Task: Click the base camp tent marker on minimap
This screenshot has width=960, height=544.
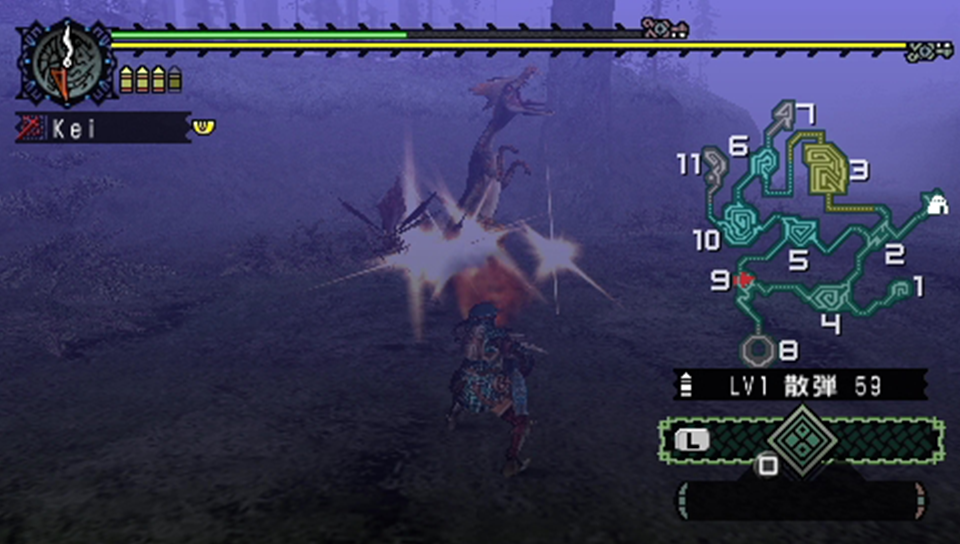Action: pos(937,203)
